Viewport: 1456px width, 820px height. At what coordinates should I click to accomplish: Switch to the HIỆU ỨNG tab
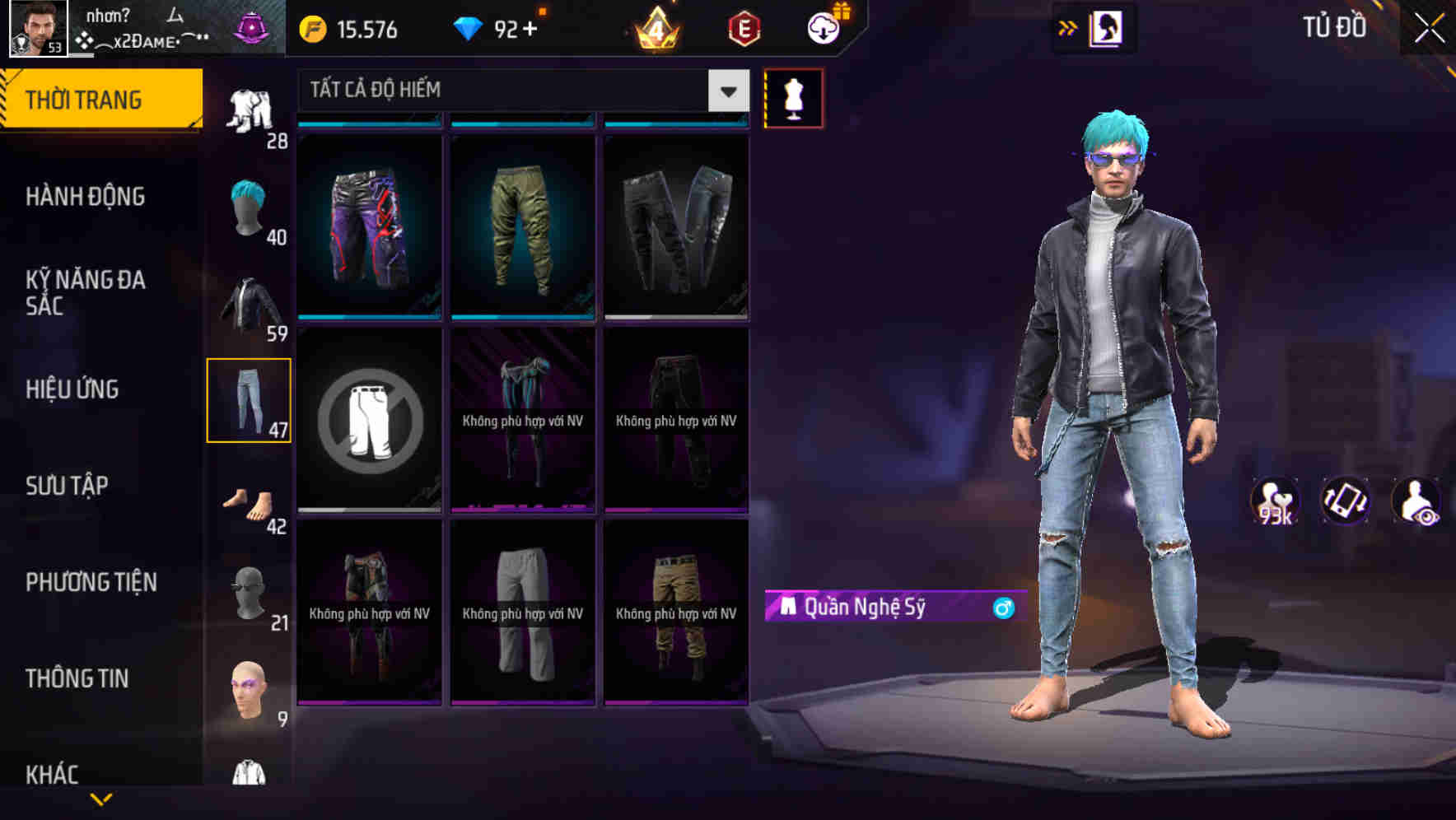coord(74,389)
